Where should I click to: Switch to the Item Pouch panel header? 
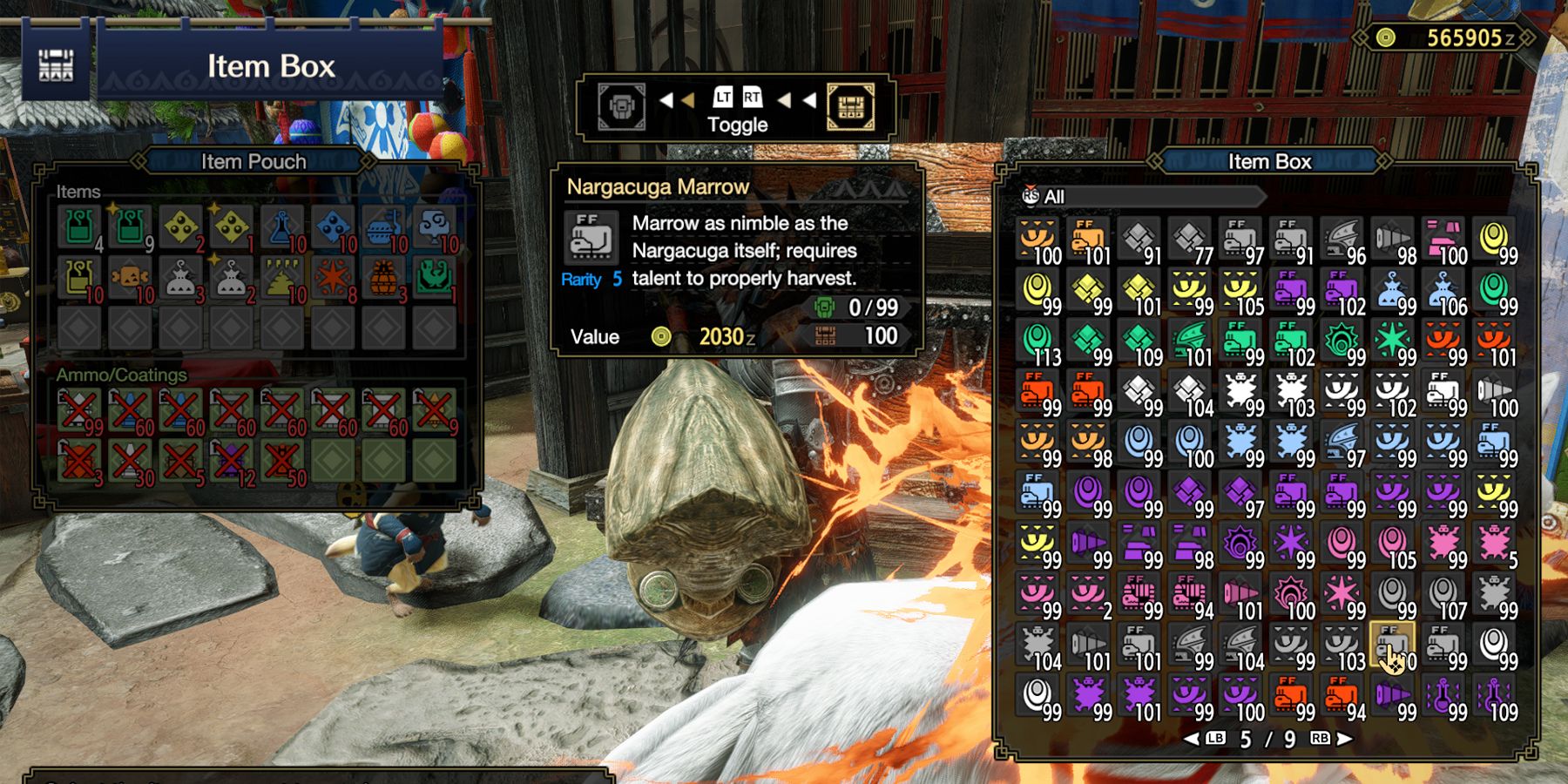(250, 161)
